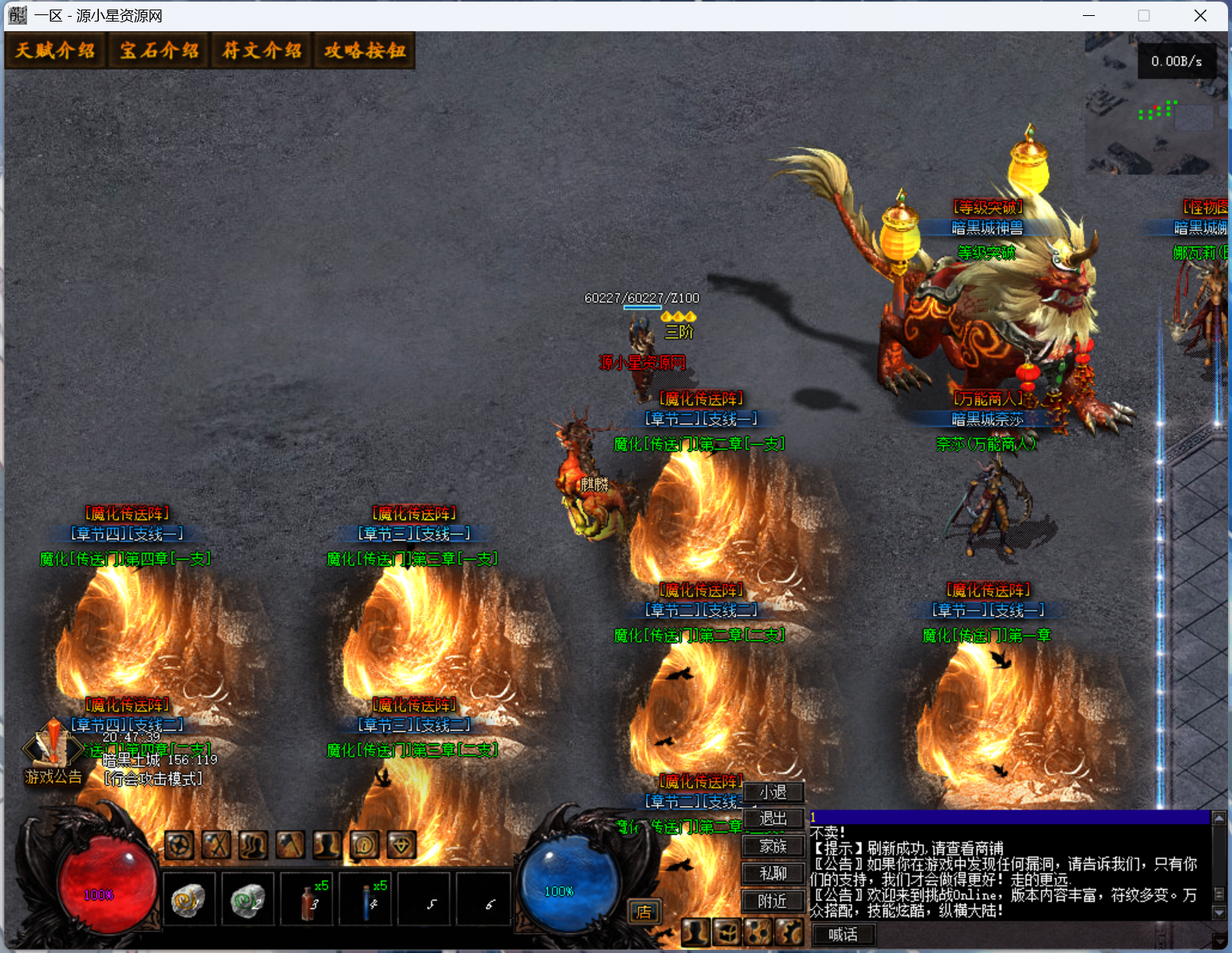The image size is (1232, 953).
Task: Switch chat to 家族 clan channel
Action: coord(772,846)
